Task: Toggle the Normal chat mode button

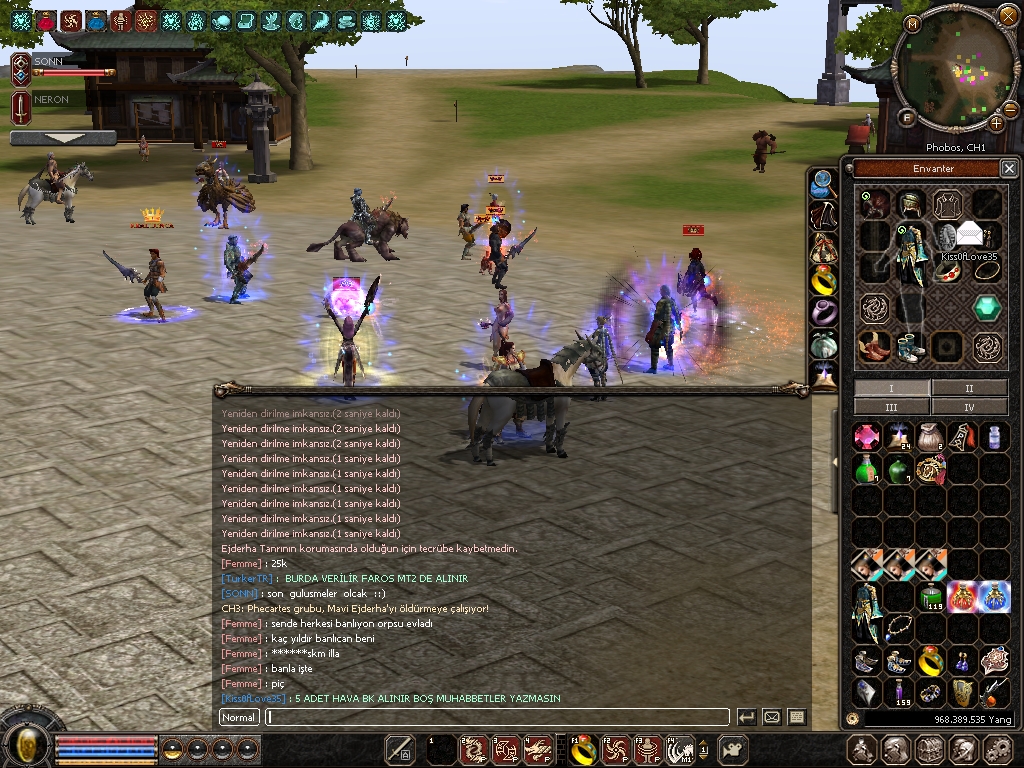Action: pos(239,717)
